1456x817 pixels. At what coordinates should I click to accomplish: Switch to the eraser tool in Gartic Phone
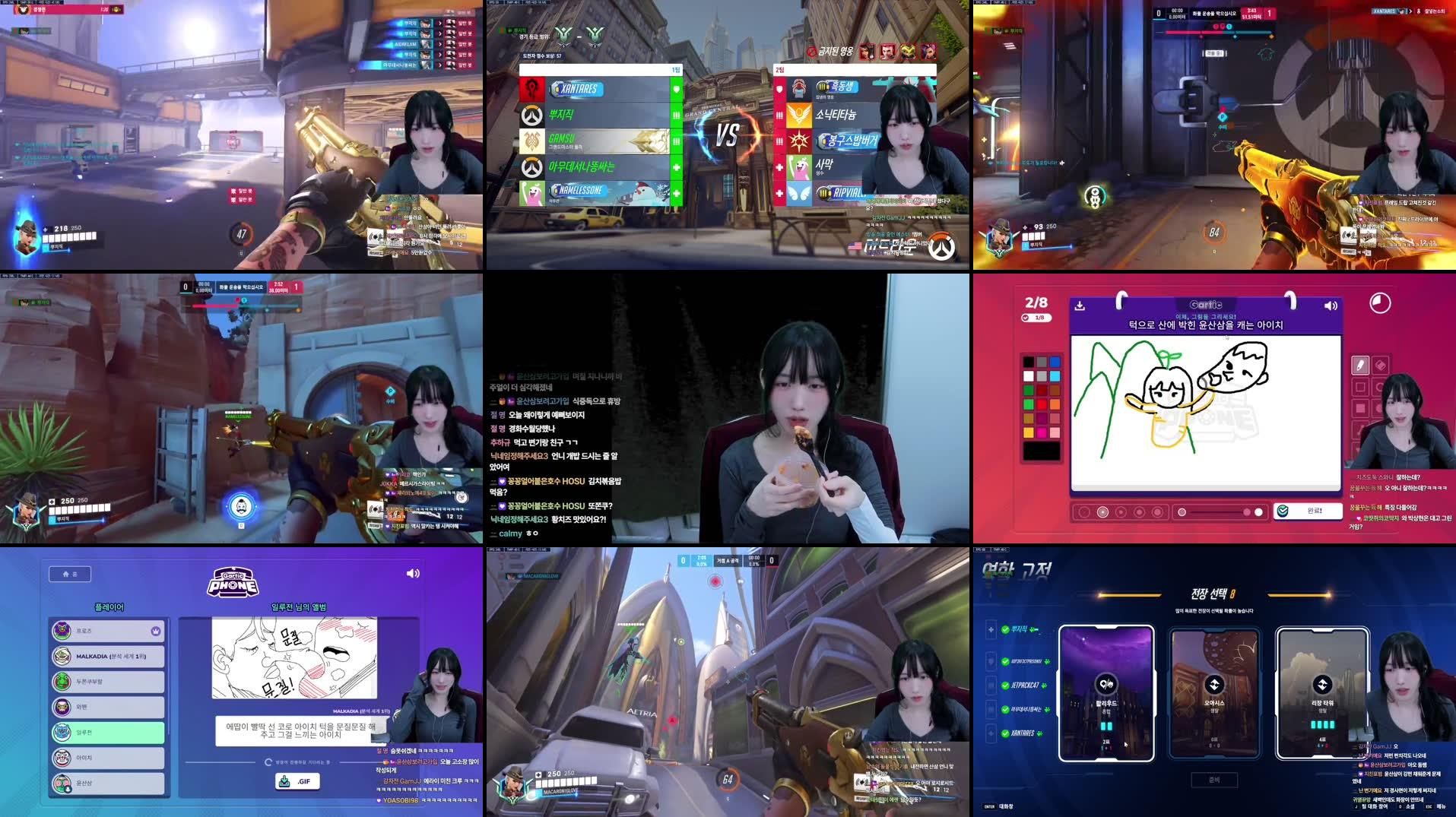coord(1380,364)
